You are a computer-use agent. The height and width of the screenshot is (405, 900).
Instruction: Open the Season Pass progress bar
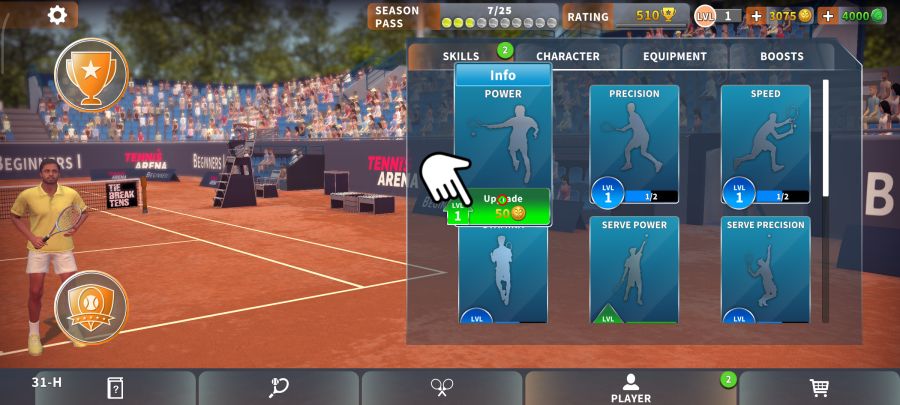coord(498,16)
